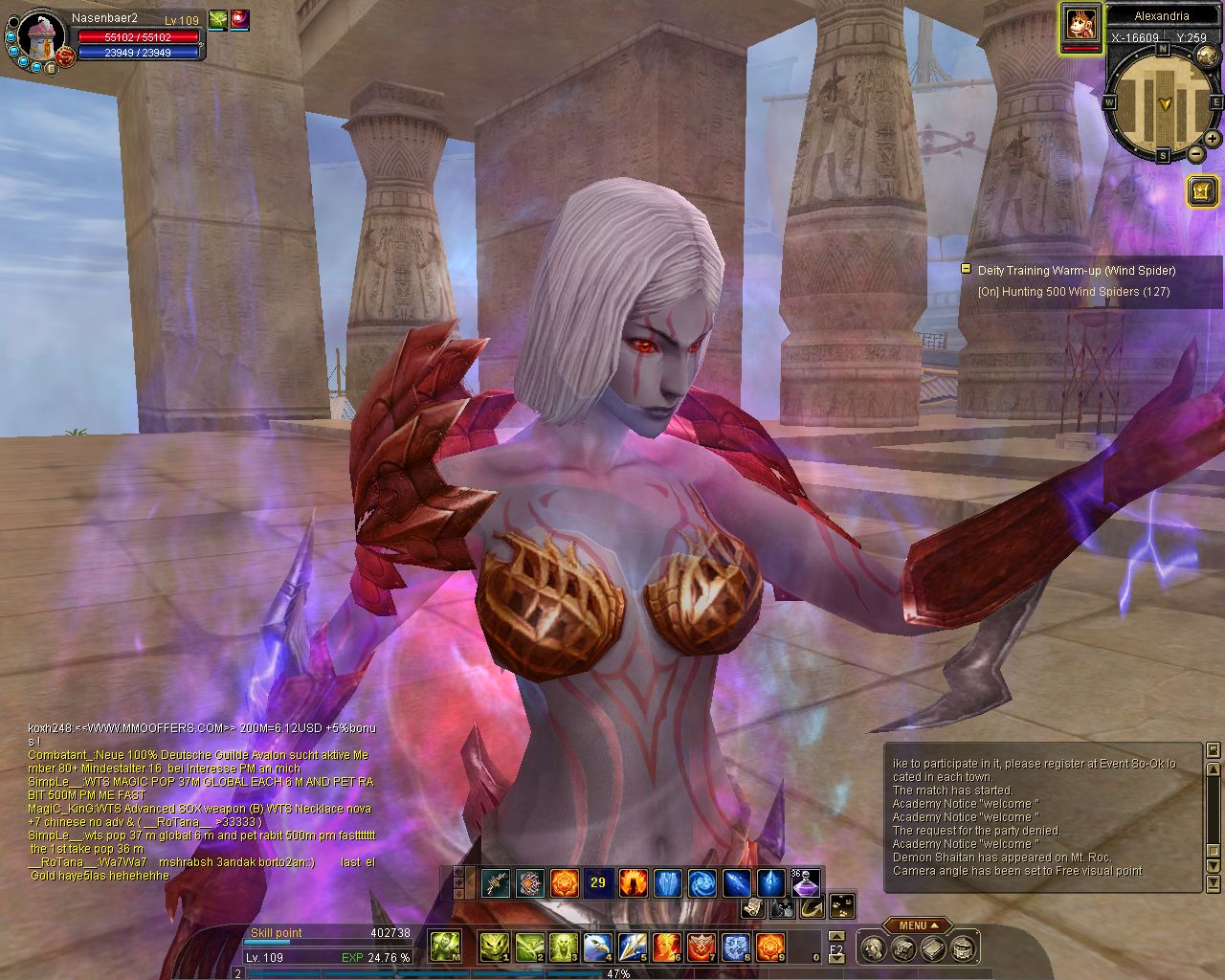
Task: Activate the white eagle skill in slot 4
Action: point(597,947)
